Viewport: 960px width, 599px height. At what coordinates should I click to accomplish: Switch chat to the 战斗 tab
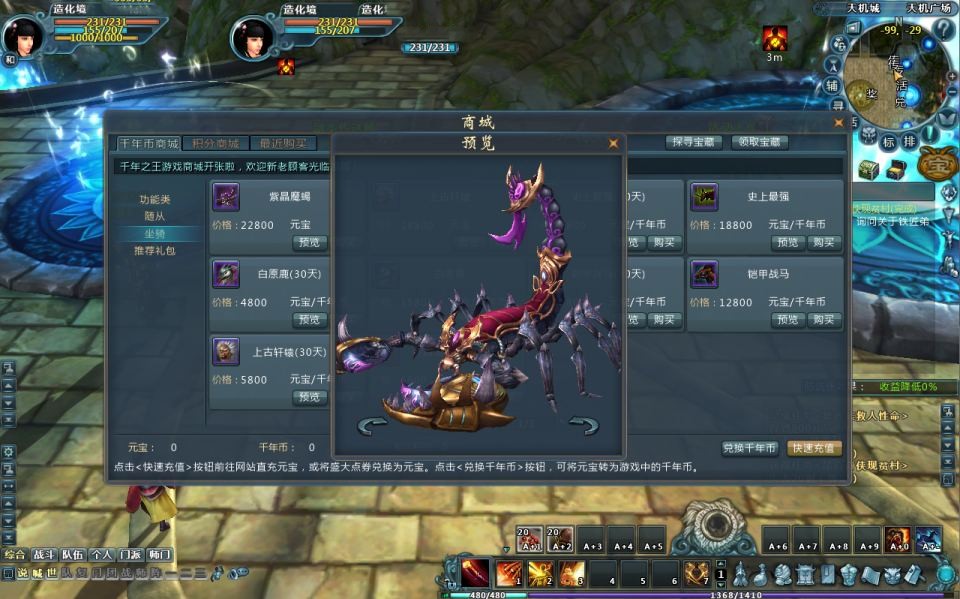(44, 554)
